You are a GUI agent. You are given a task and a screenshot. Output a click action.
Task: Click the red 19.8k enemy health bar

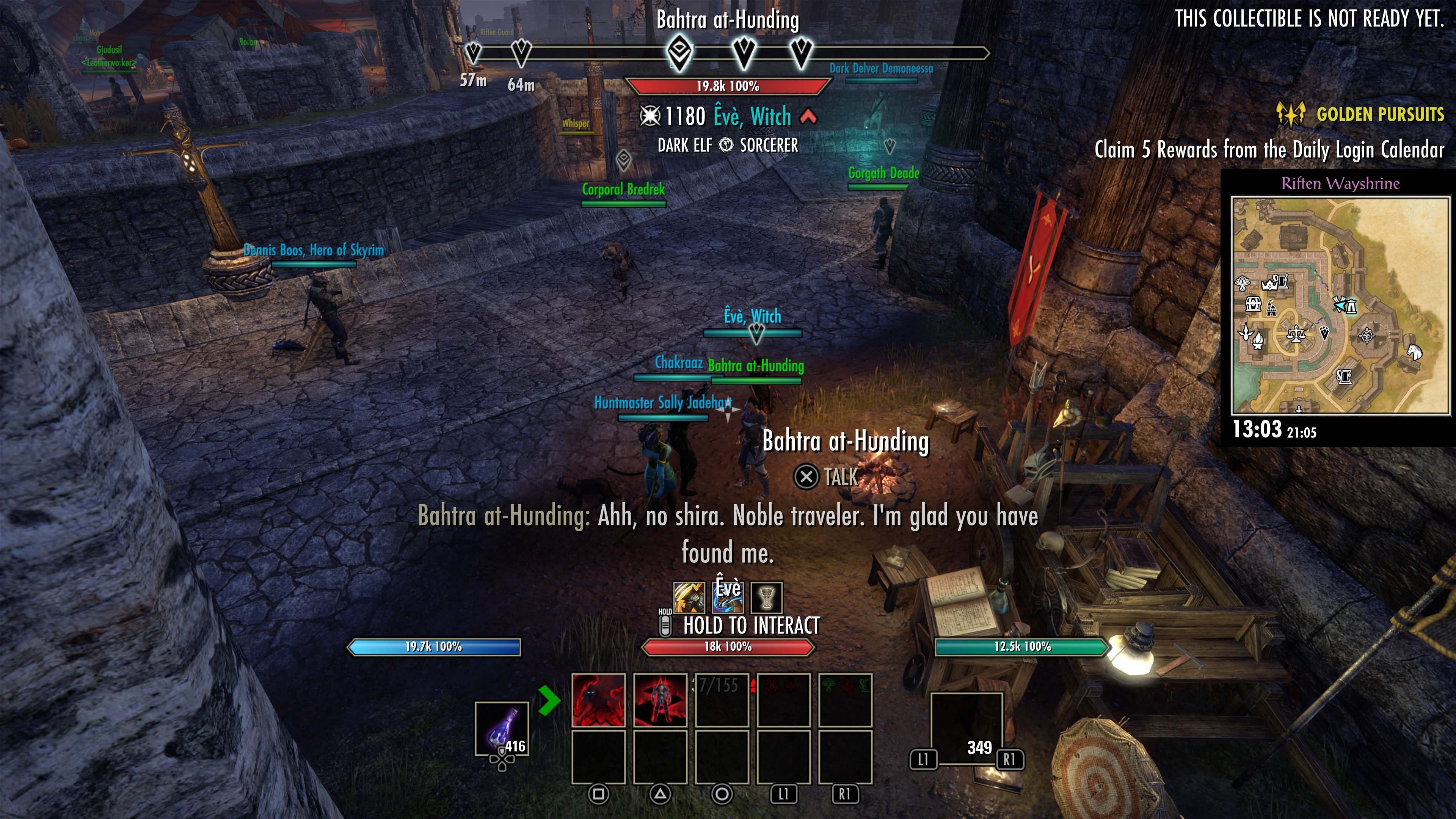728,85
